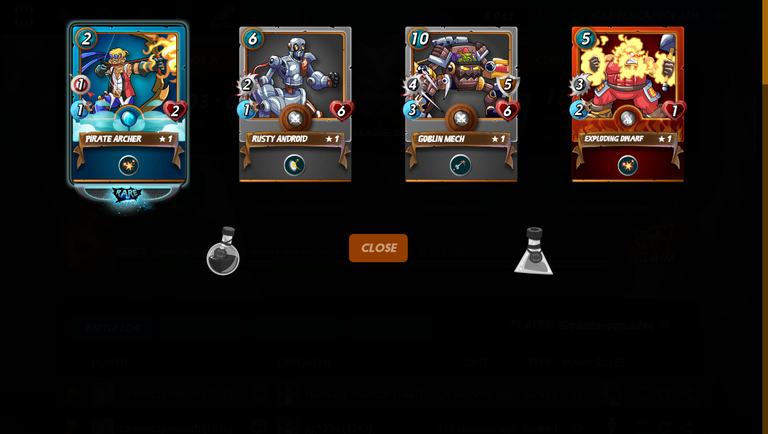Select the Pirate Archer card
Viewport: 768px width, 434px height.
pyautogui.click(x=128, y=105)
